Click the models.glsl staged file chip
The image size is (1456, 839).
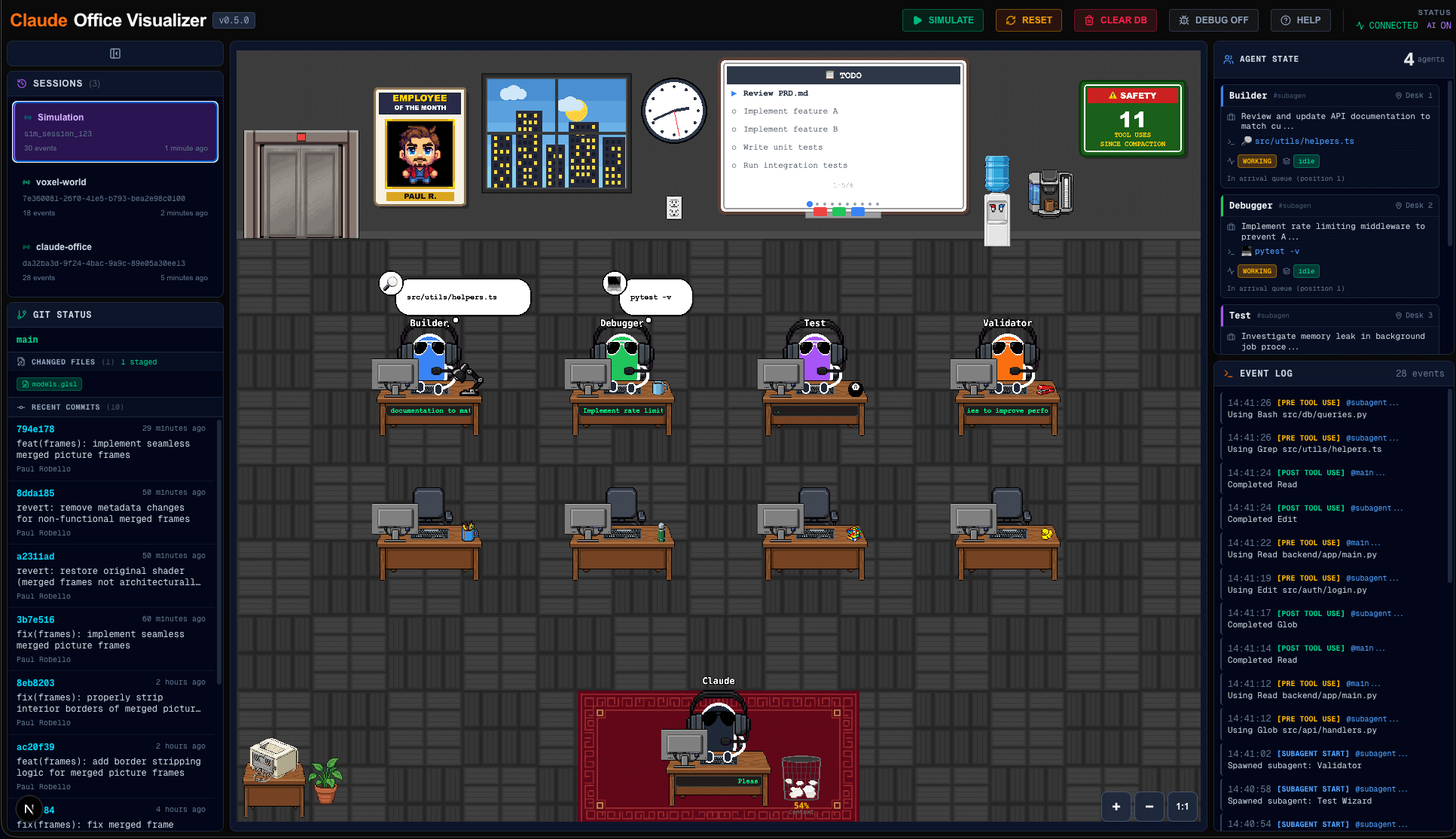tap(48, 384)
